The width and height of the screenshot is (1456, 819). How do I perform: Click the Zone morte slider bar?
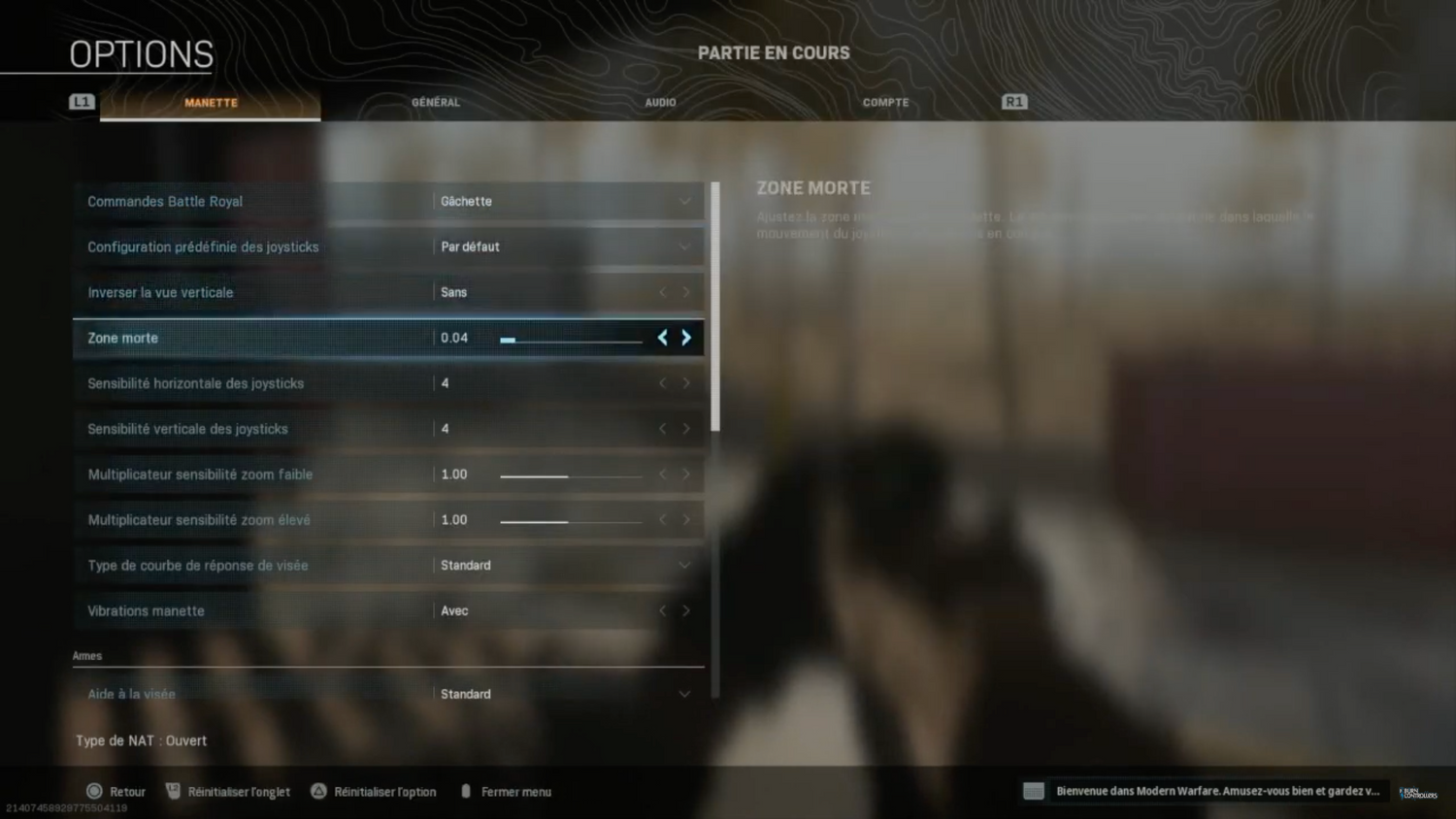pyautogui.click(x=571, y=340)
